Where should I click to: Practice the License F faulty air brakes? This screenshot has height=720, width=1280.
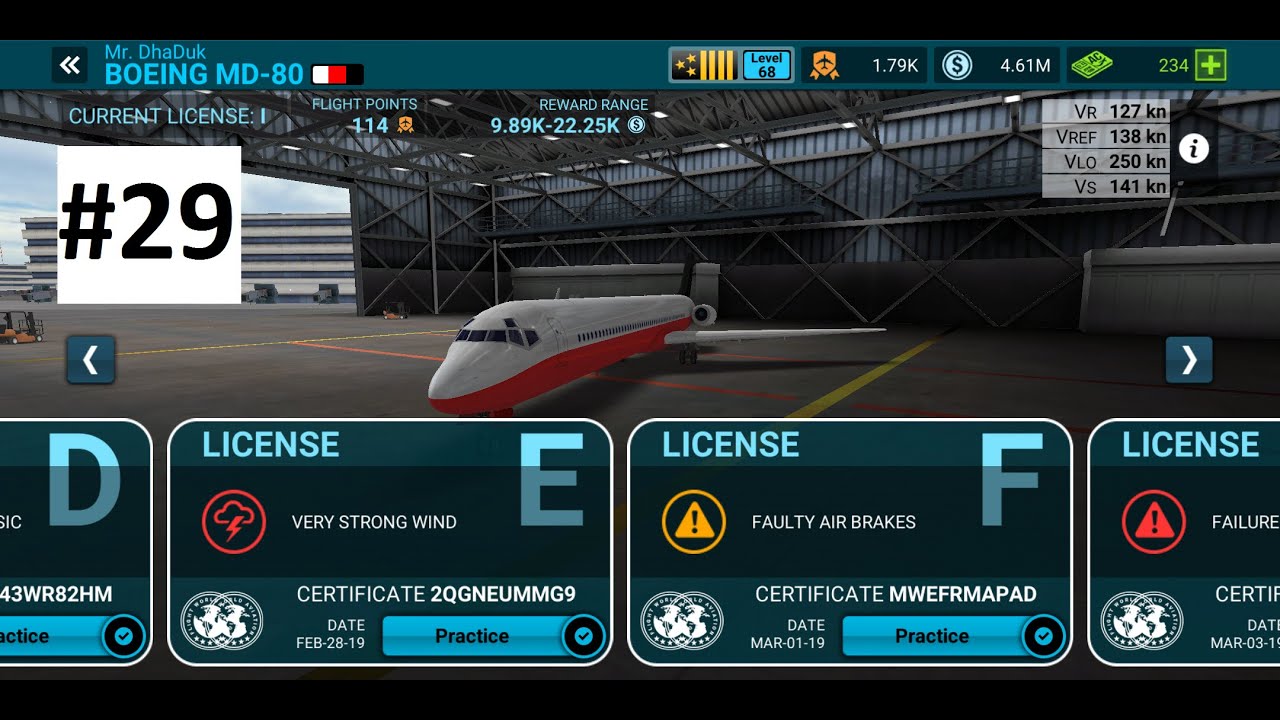coord(932,636)
